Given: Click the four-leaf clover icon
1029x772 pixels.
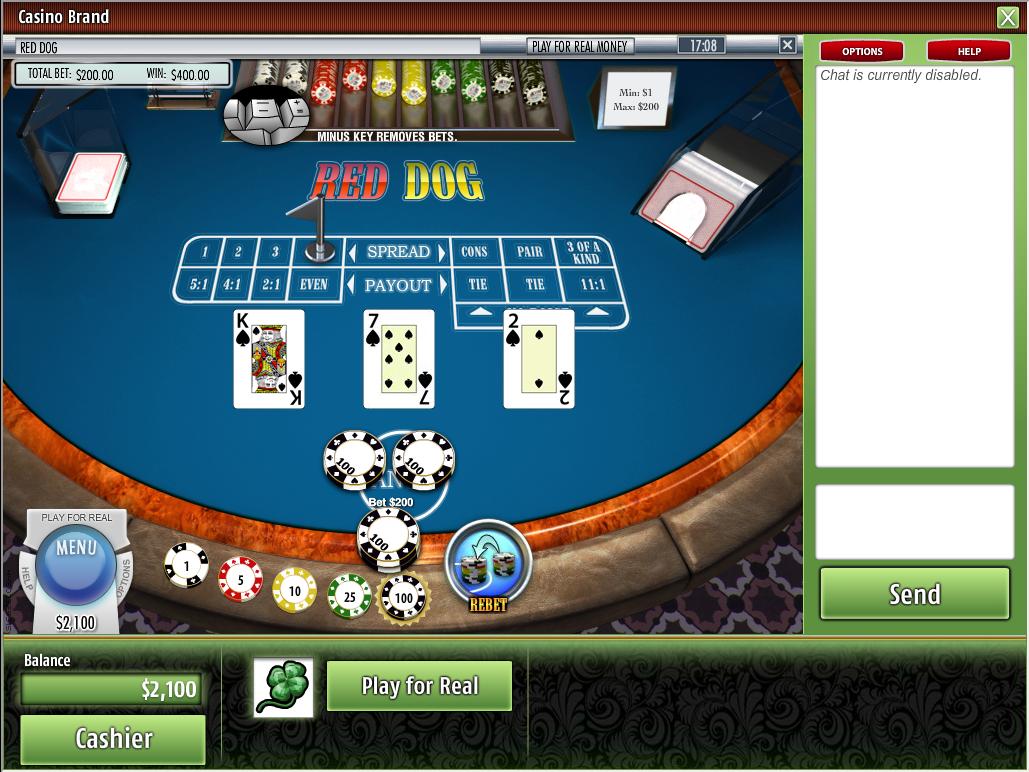Looking at the screenshot, I should click(283, 687).
